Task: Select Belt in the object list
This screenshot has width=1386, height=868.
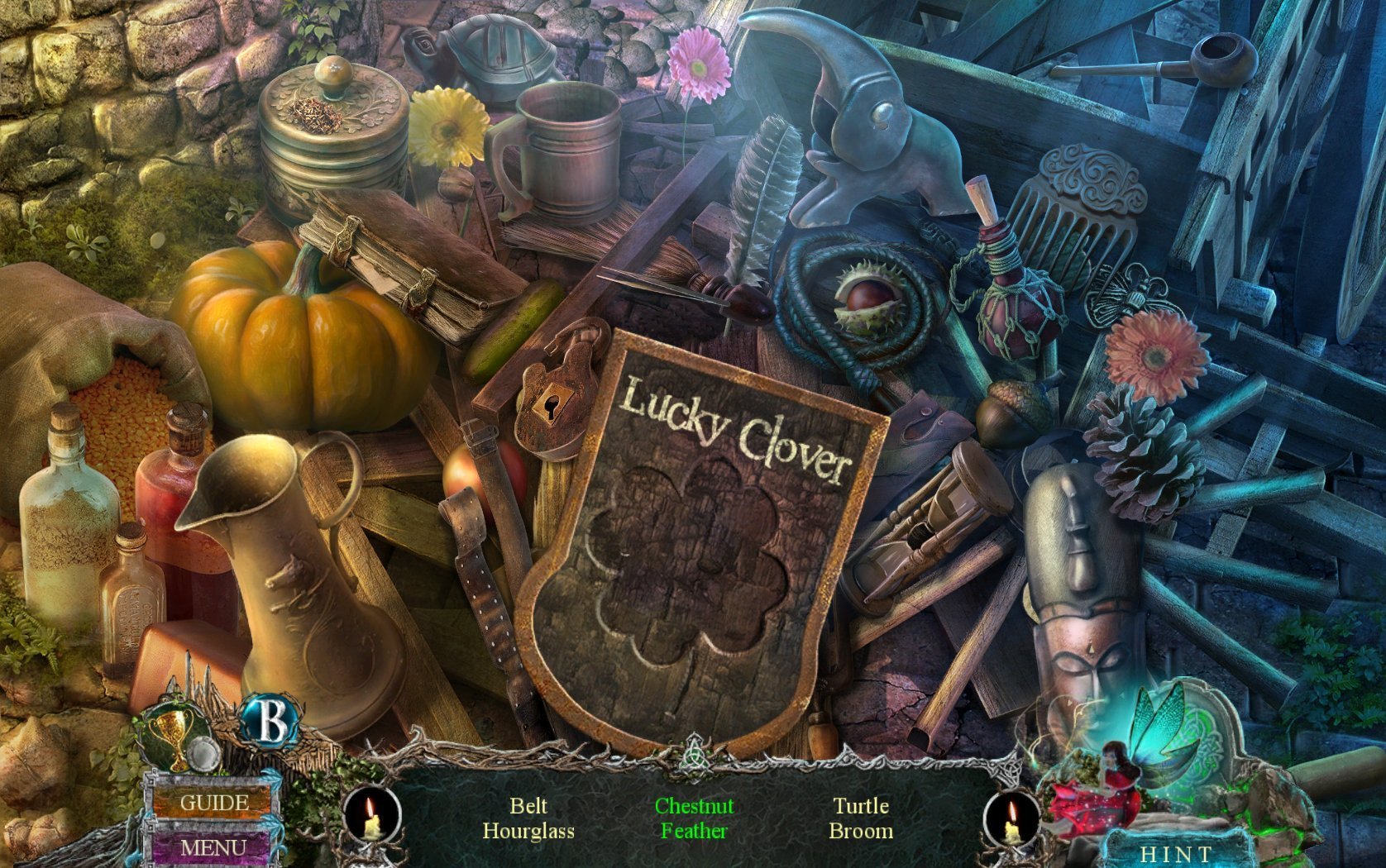Action: 528,805
